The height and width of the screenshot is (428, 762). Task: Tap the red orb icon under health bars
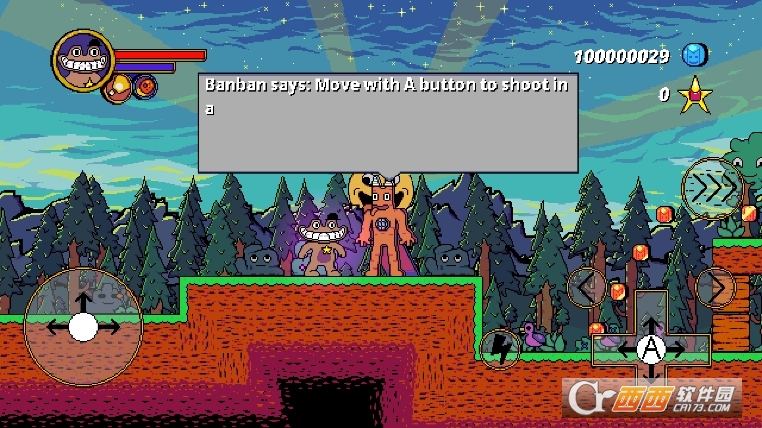coord(147,87)
